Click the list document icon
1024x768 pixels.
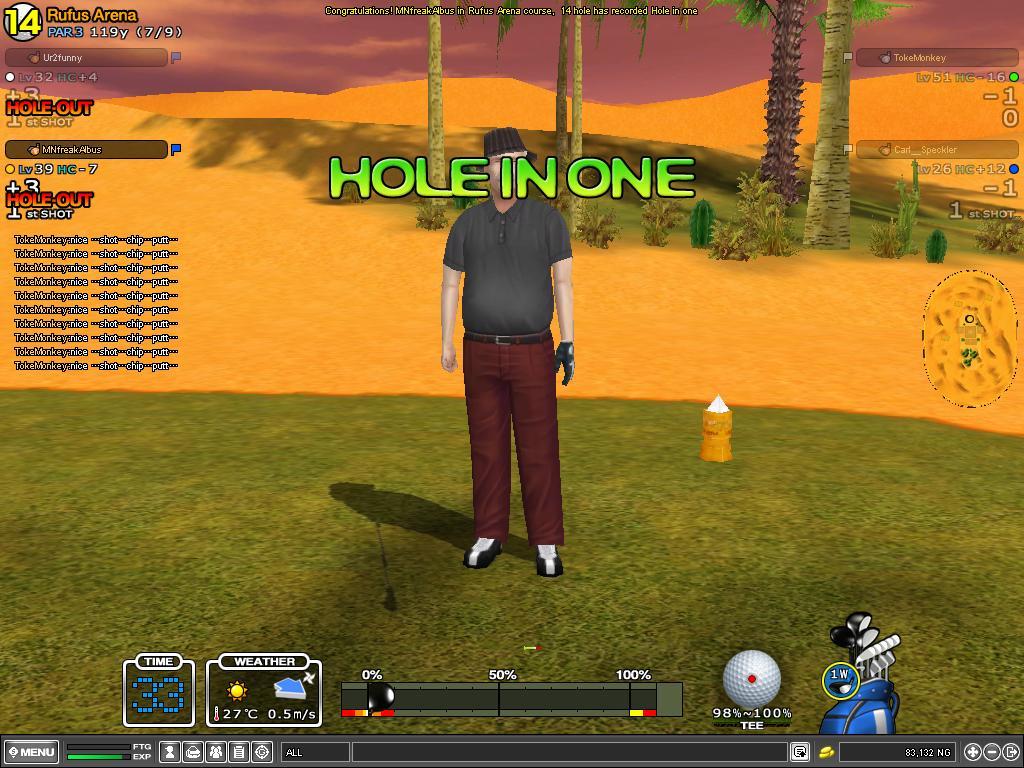click(239, 752)
